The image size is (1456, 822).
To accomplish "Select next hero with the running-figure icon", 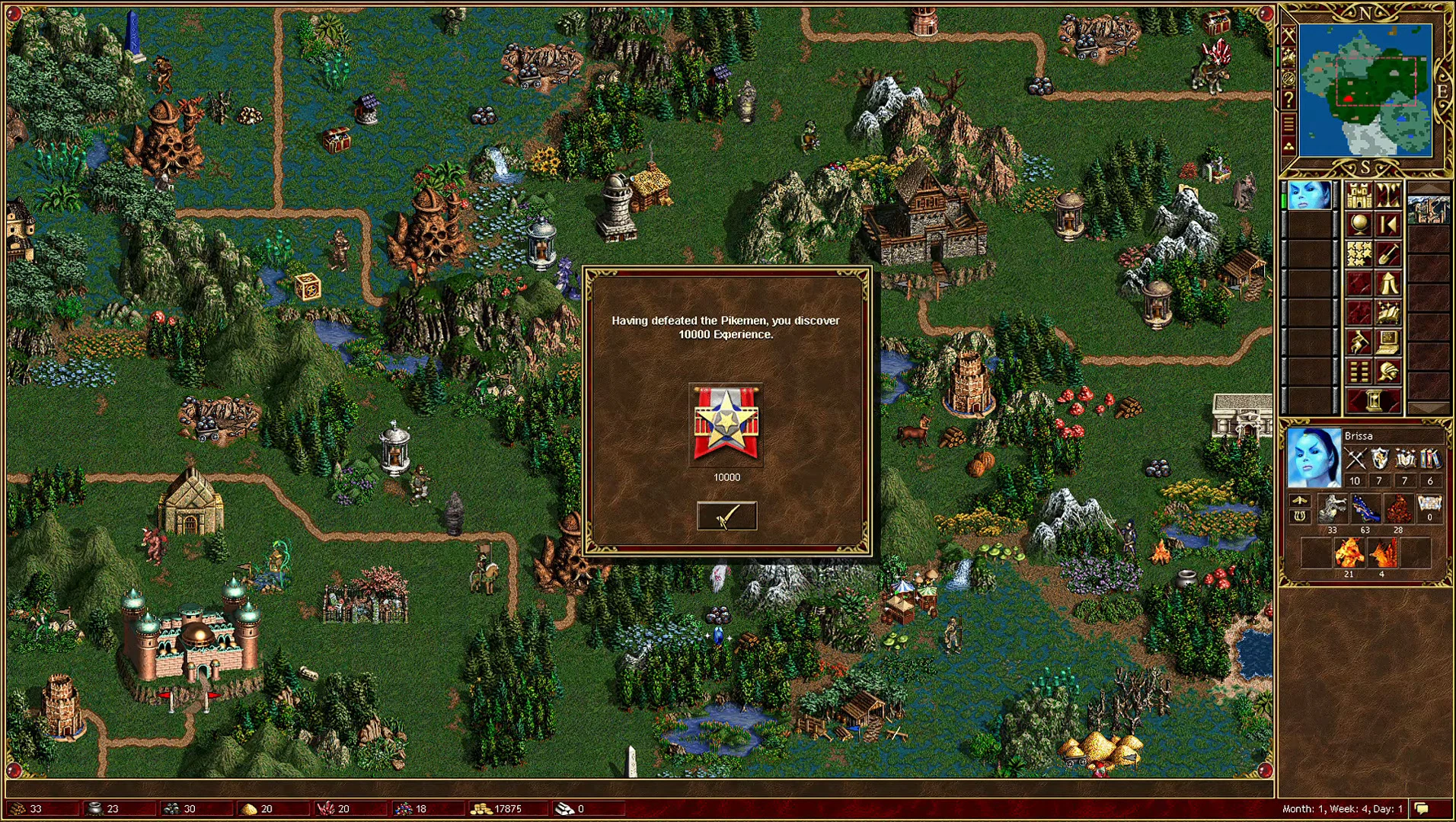I will [x=1359, y=340].
